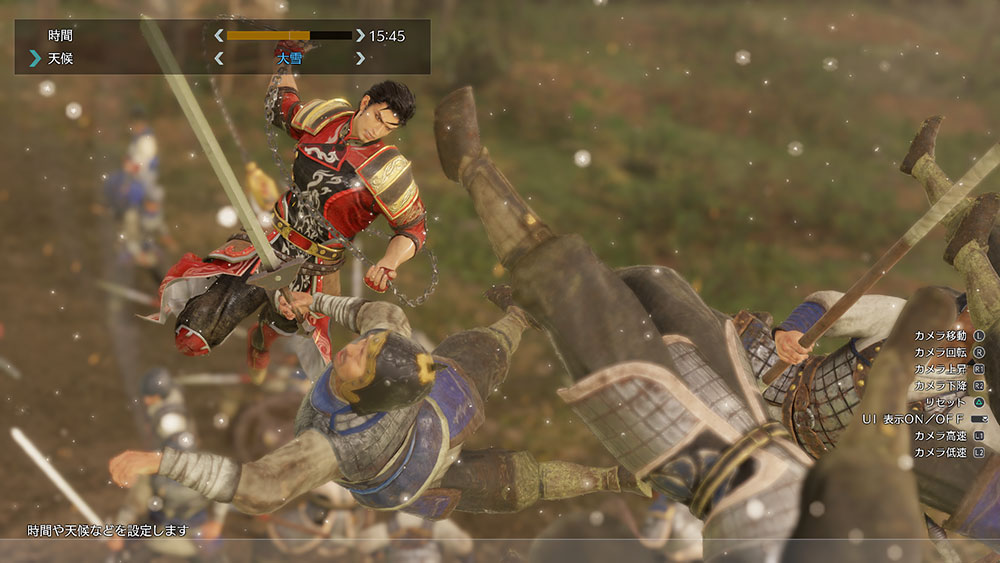Select the 時間 (time) setting row

[x=61, y=36]
